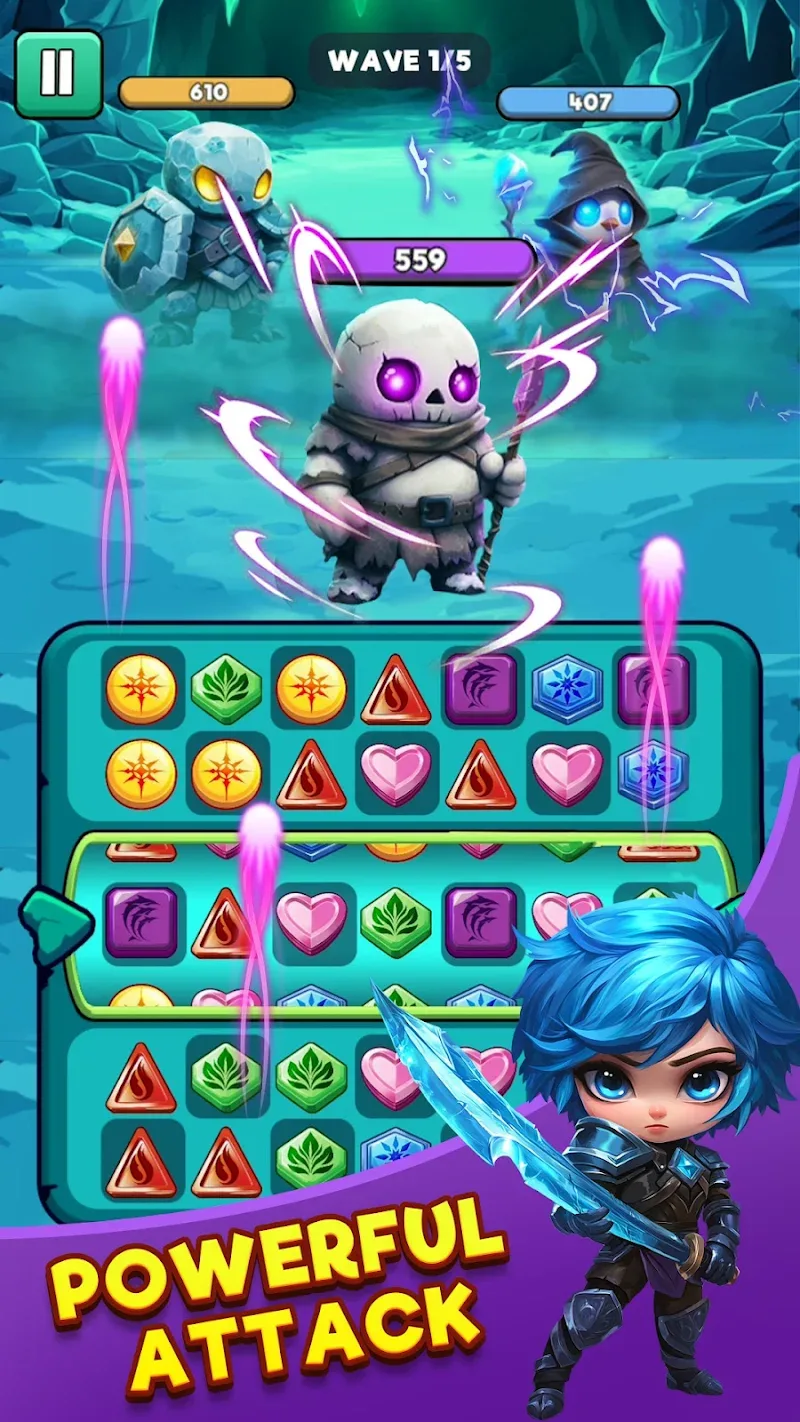Viewport: 800px width, 1422px height.
Task: Pause the game with the green button
Action: (58, 73)
